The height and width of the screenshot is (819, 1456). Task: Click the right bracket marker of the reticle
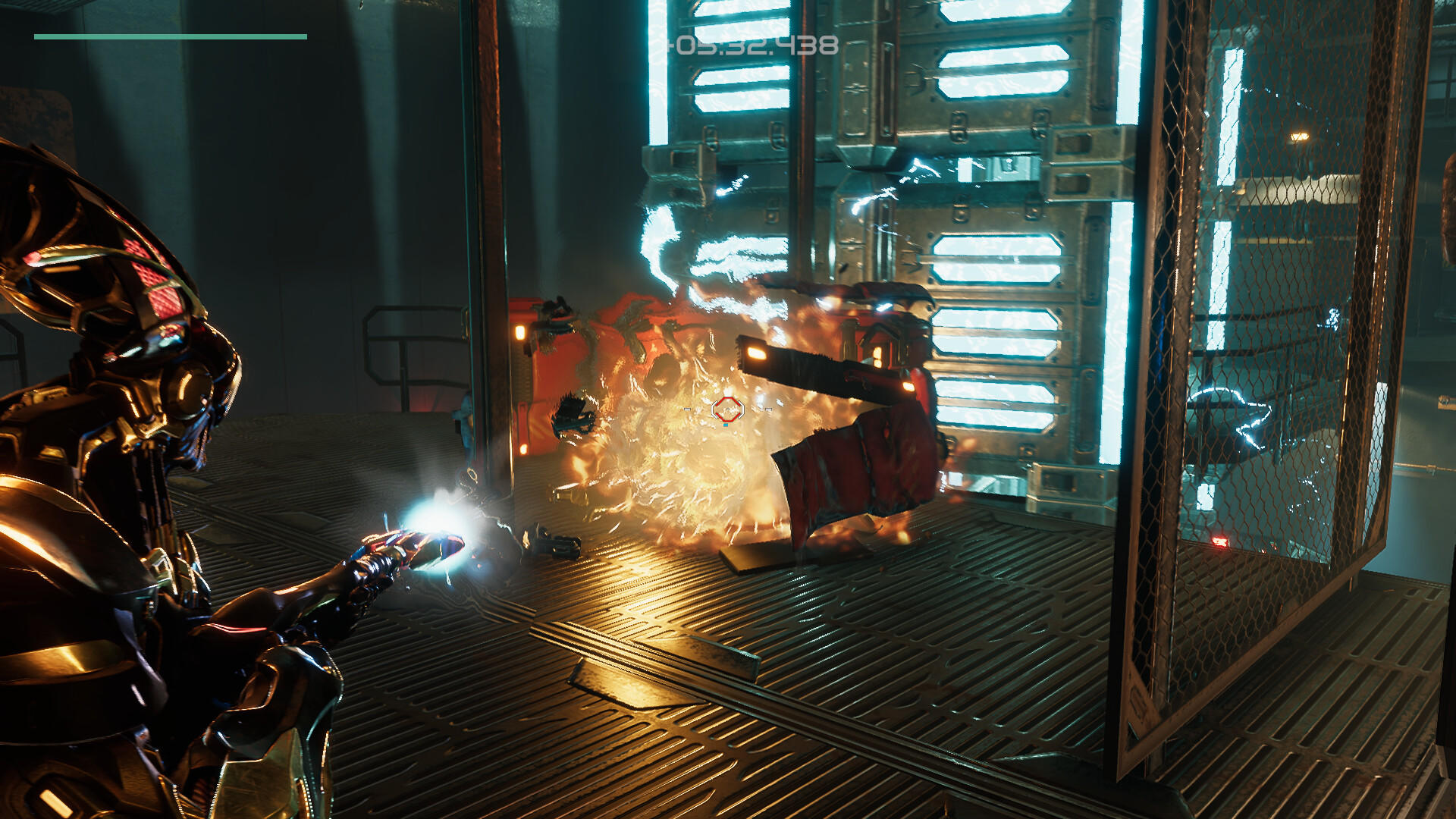pos(768,409)
